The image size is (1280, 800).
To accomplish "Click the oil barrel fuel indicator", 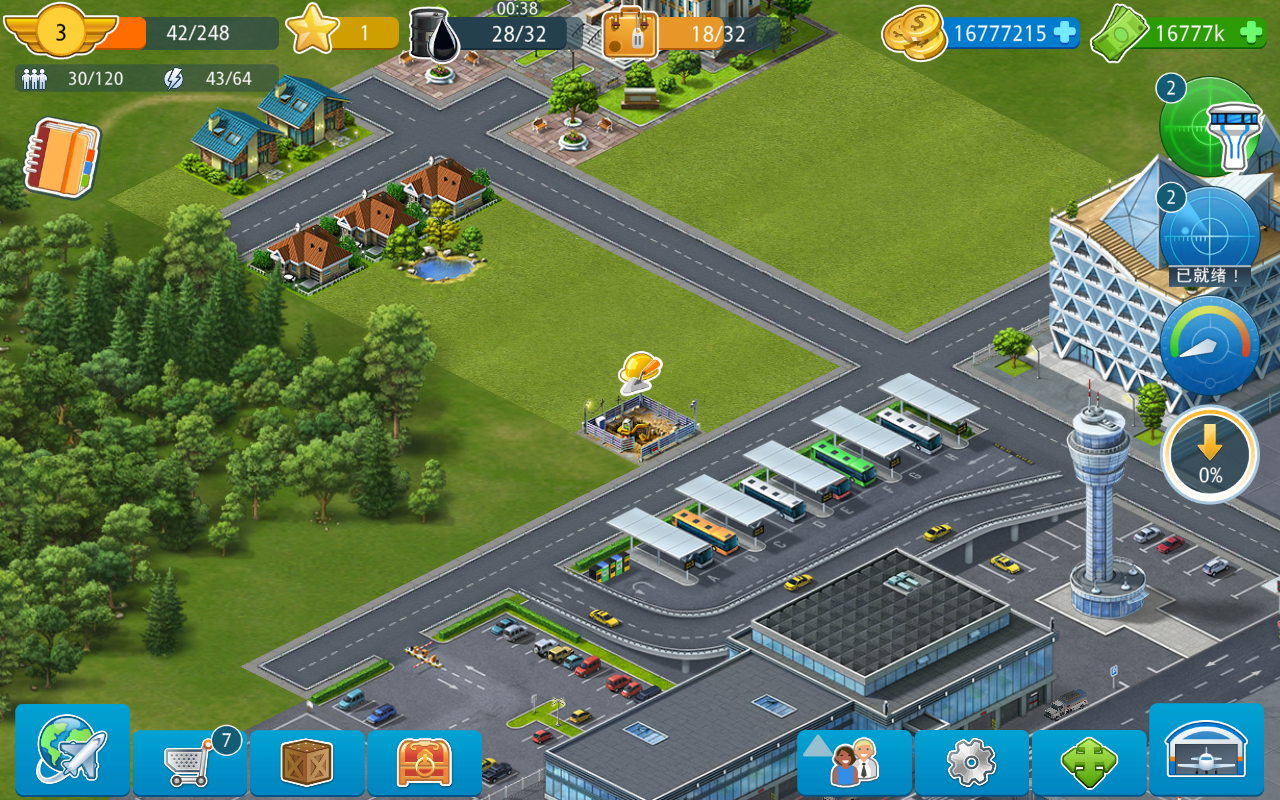I will [432, 32].
